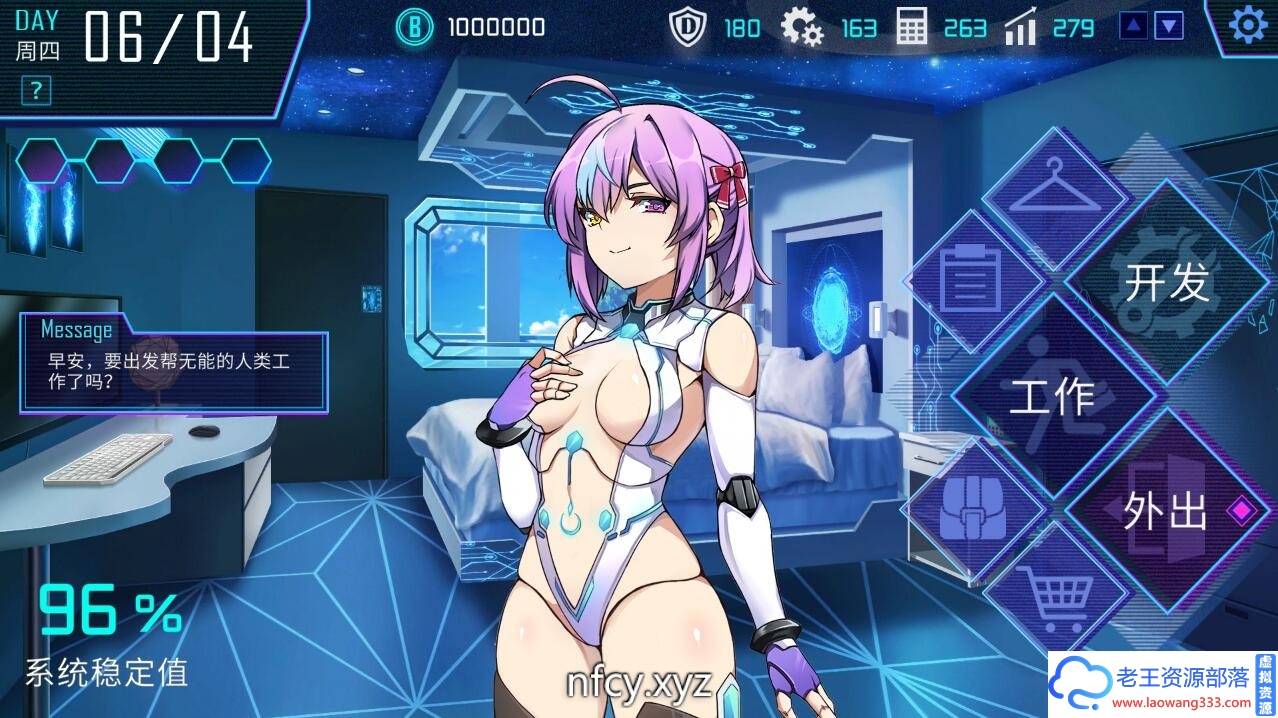Viewport: 1278px width, 718px height.
Task: Open the gear settings button
Action: 1247,25
